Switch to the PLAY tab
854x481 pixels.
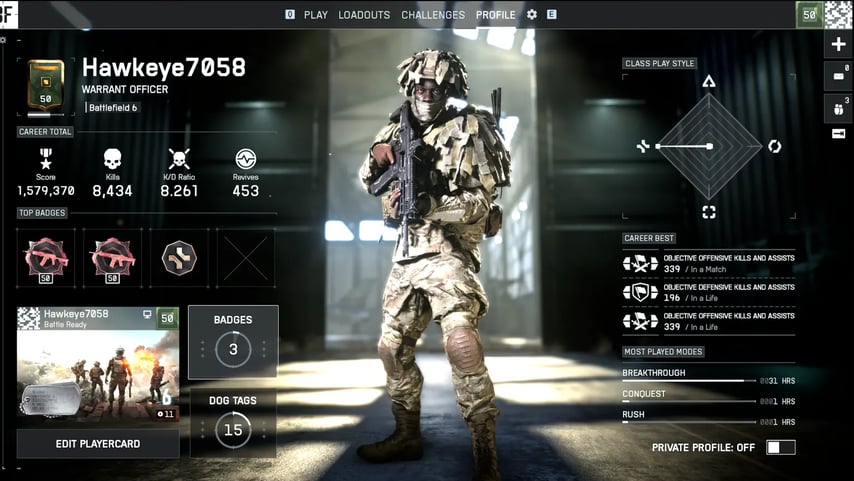(x=315, y=15)
